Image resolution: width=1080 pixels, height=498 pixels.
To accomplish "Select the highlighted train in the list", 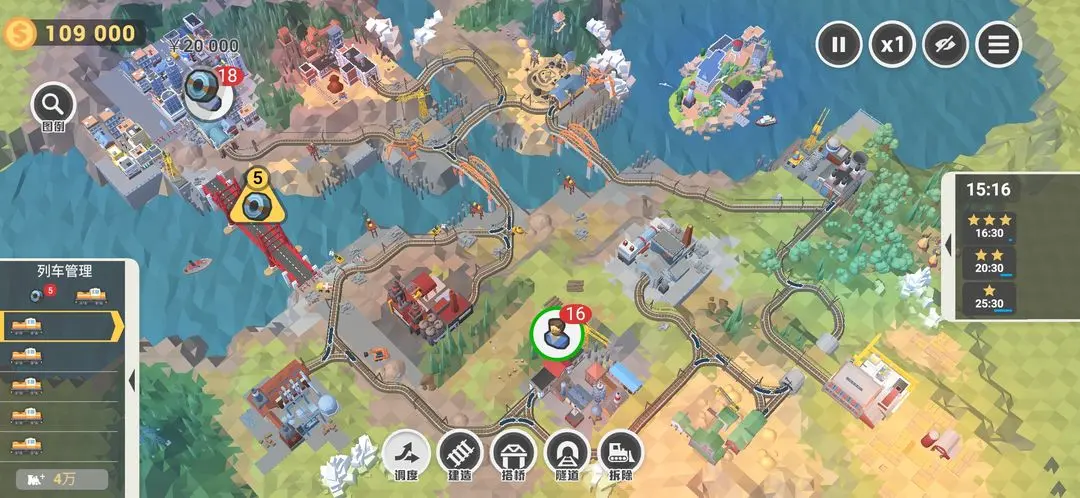I will tap(60, 326).
